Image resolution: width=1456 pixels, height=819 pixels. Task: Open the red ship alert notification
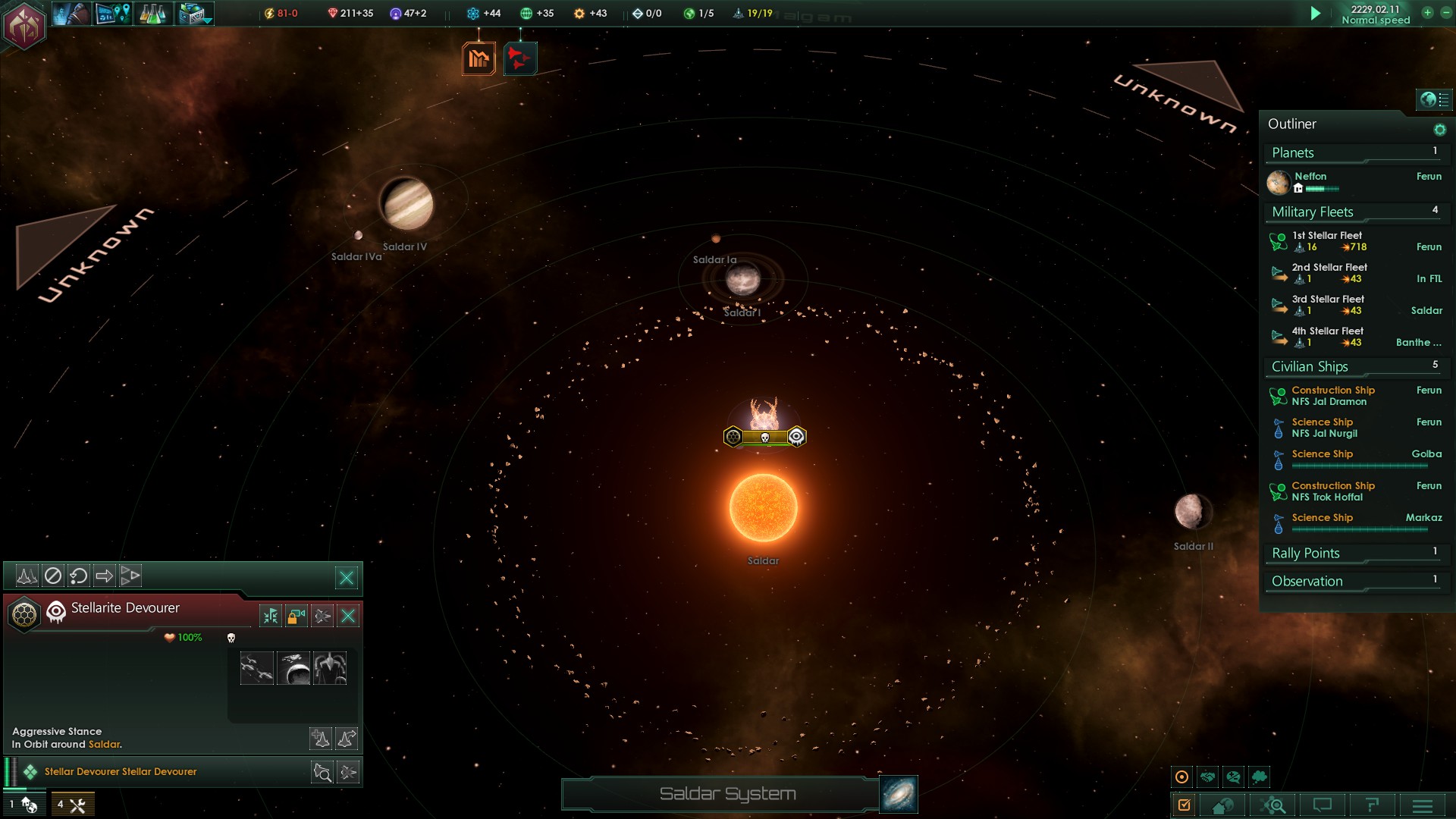coord(520,58)
